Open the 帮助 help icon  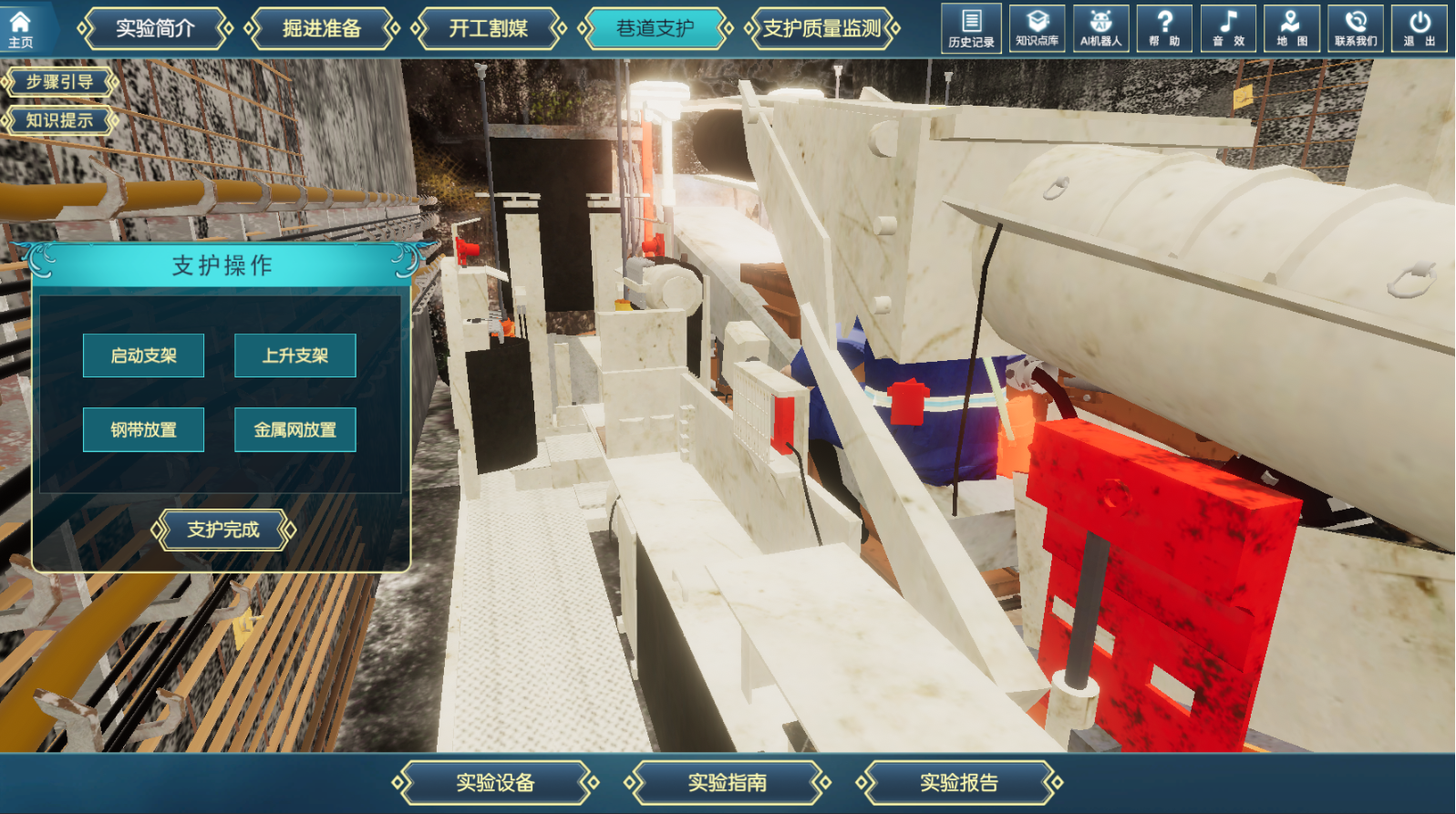[x=1164, y=28]
